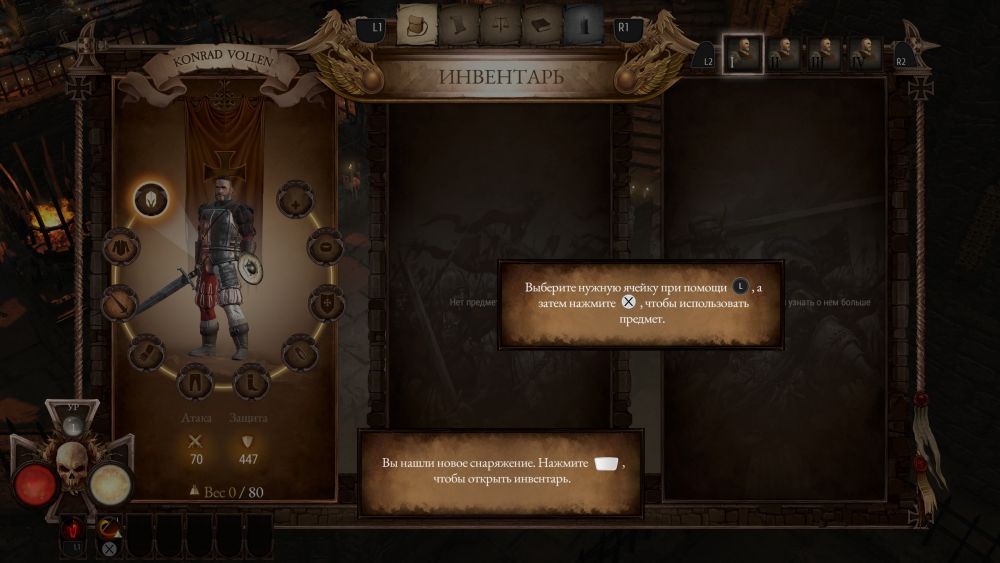Click the trousers equipment slot
This screenshot has width=1000, height=563.
195,381
